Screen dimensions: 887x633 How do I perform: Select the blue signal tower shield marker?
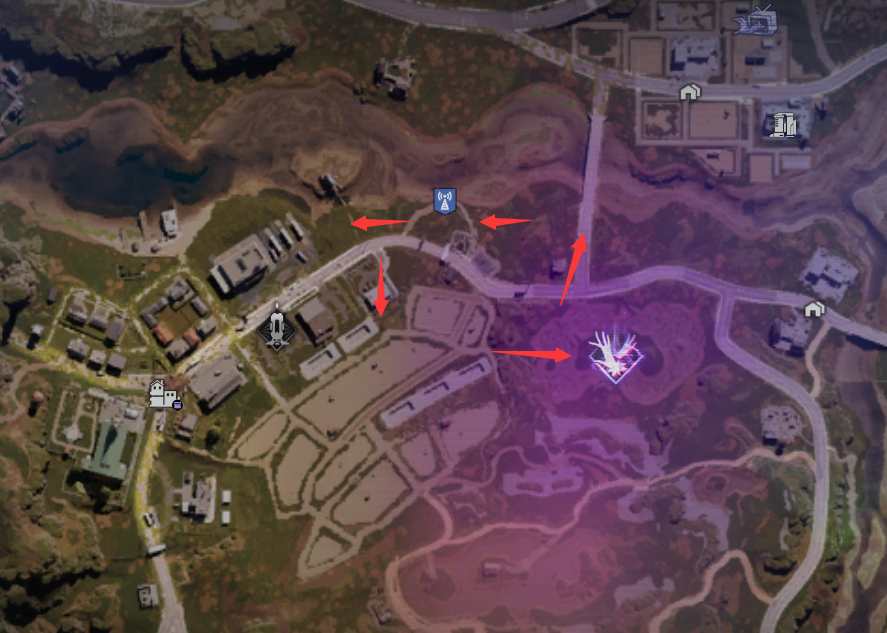(x=445, y=201)
